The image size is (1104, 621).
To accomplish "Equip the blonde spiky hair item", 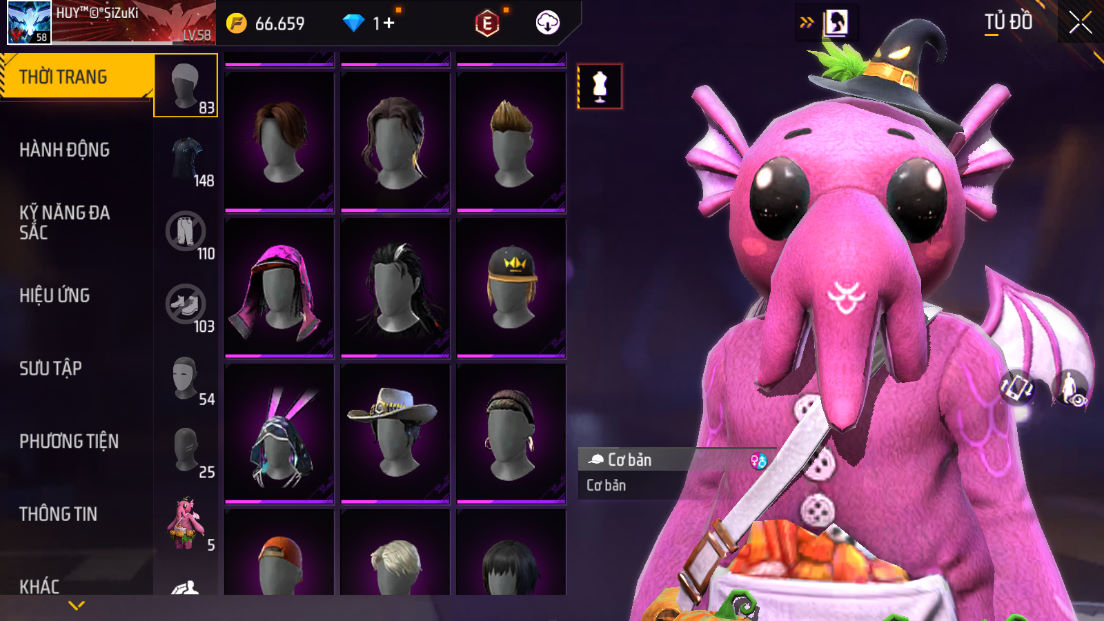I will point(511,141).
